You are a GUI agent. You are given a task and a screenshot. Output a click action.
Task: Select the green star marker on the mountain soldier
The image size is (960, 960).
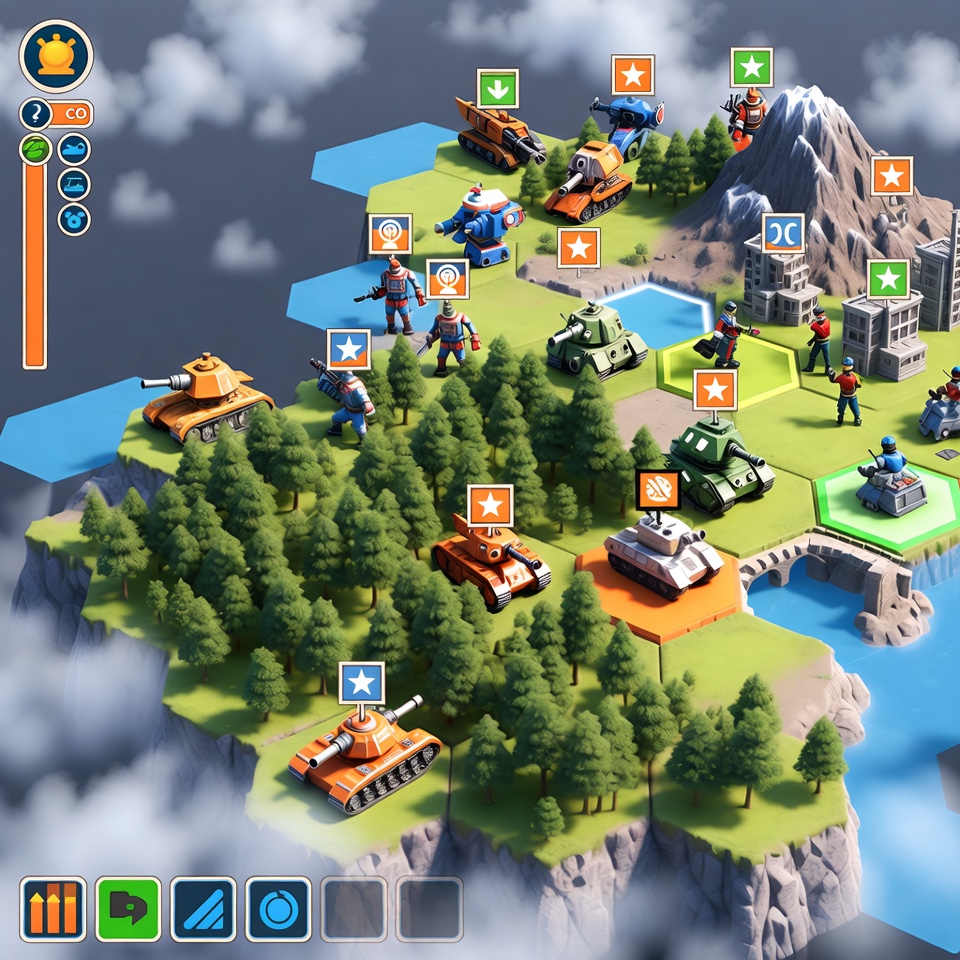(x=751, y=68)
